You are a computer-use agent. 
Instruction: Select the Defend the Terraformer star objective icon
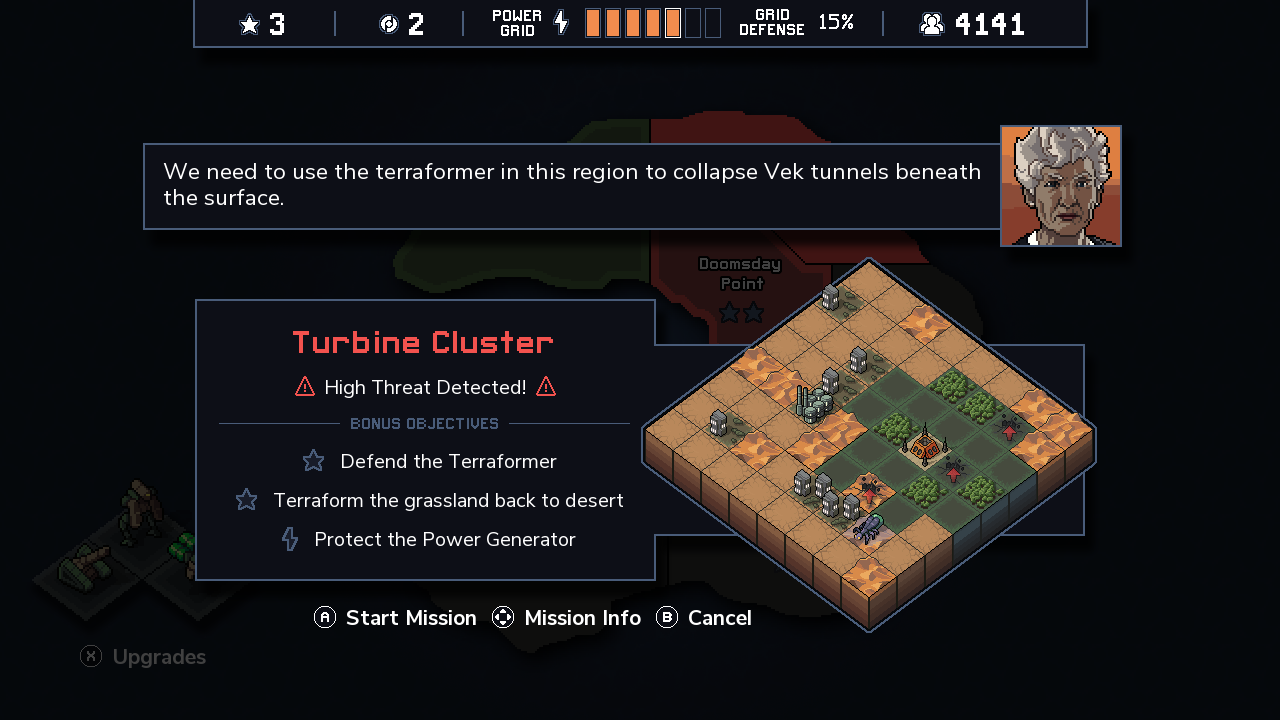point(313,460)
